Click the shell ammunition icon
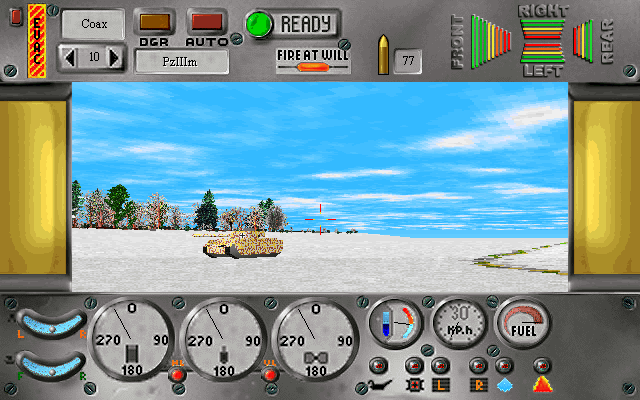Viewport: 640px width, 400px height. [381, 55]
